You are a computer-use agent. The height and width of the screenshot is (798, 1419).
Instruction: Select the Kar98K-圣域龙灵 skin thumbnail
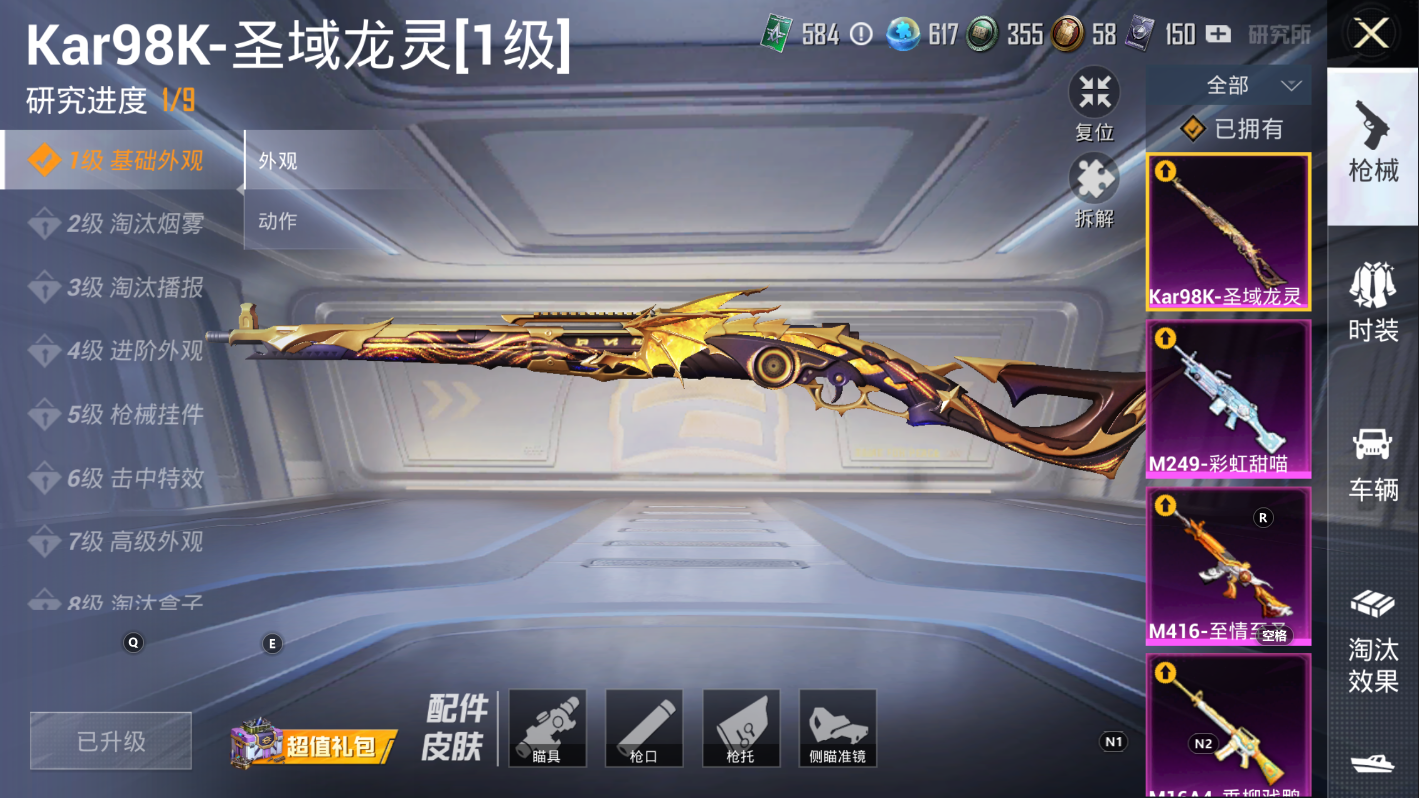[x=1228, y=232]
